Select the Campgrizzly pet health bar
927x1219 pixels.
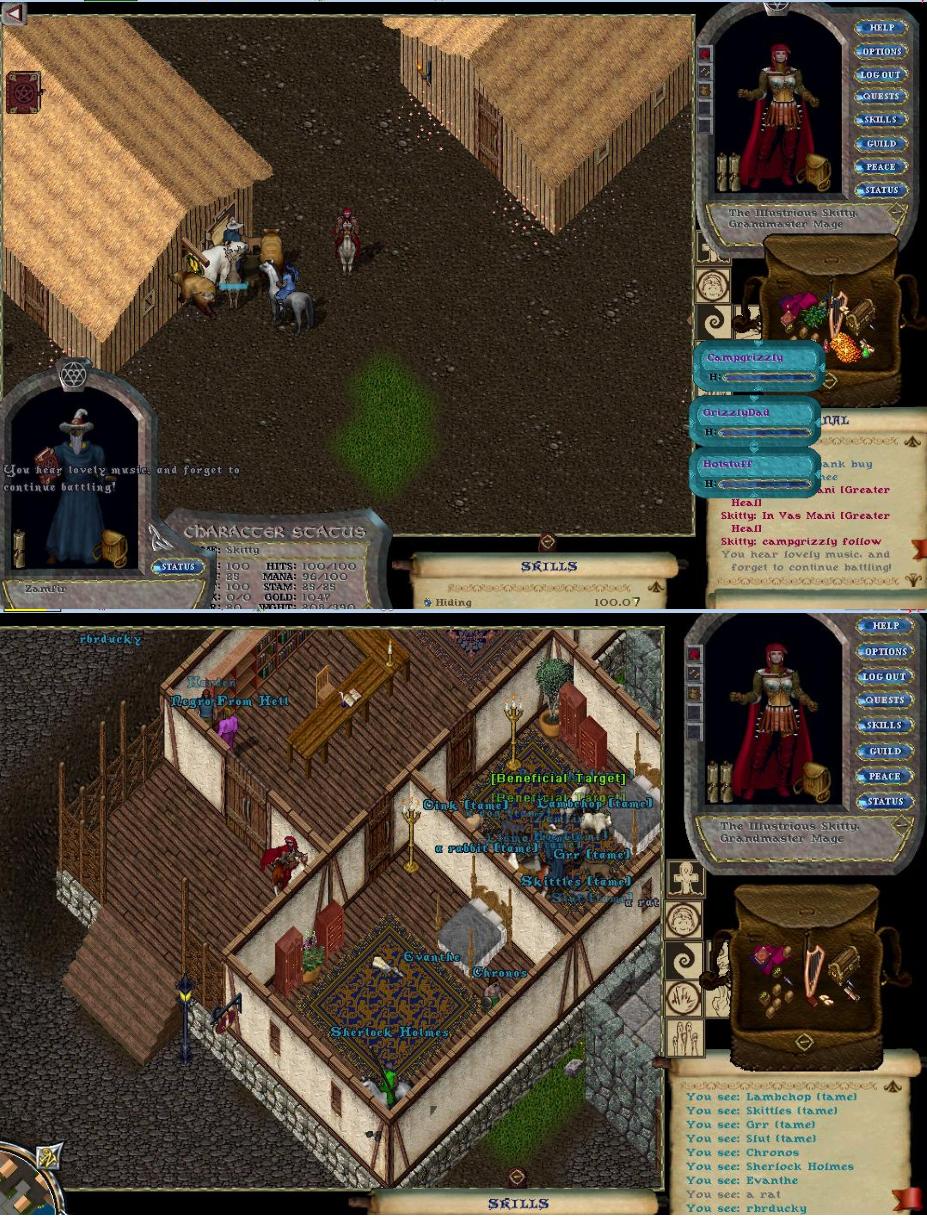760,366
